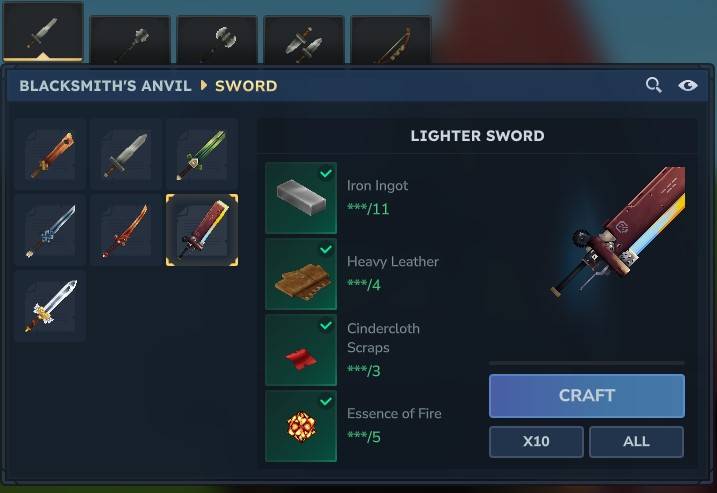717x493 pixels.
Task: Select the blue crystal sword recipe
Action: (x=50, y=230)
